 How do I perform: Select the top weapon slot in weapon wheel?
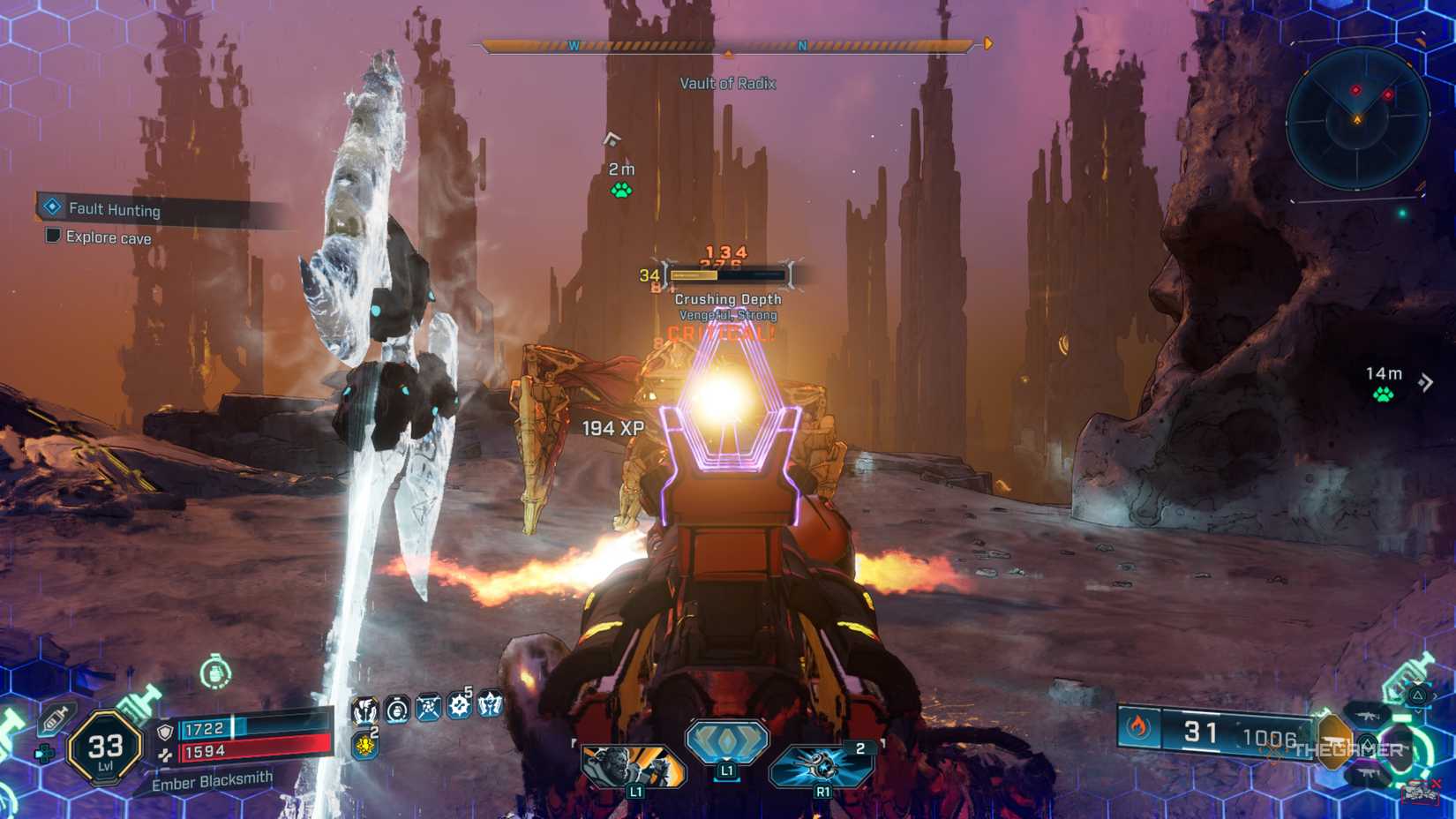[1367, 715]
